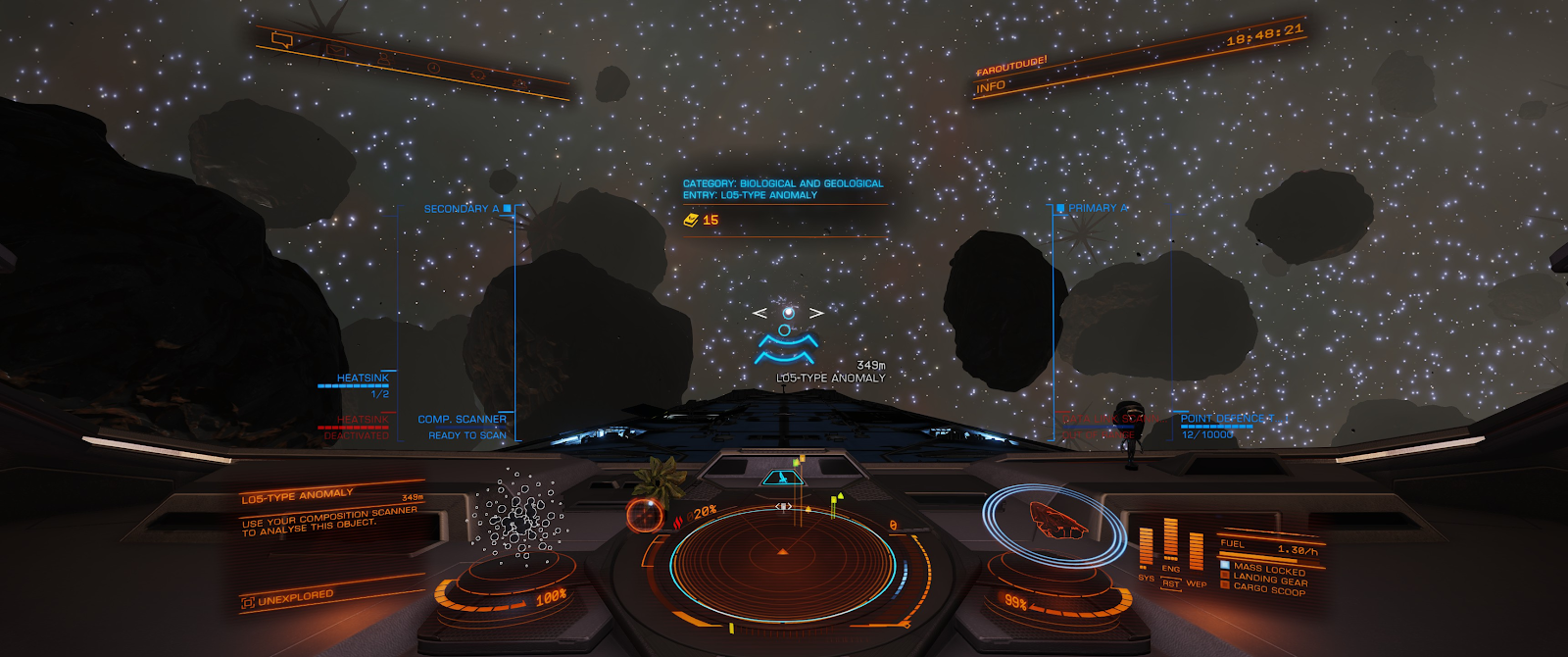Open the INFO panel header
Viewport: 1568px width, 657px height.
tap(991, 87)
